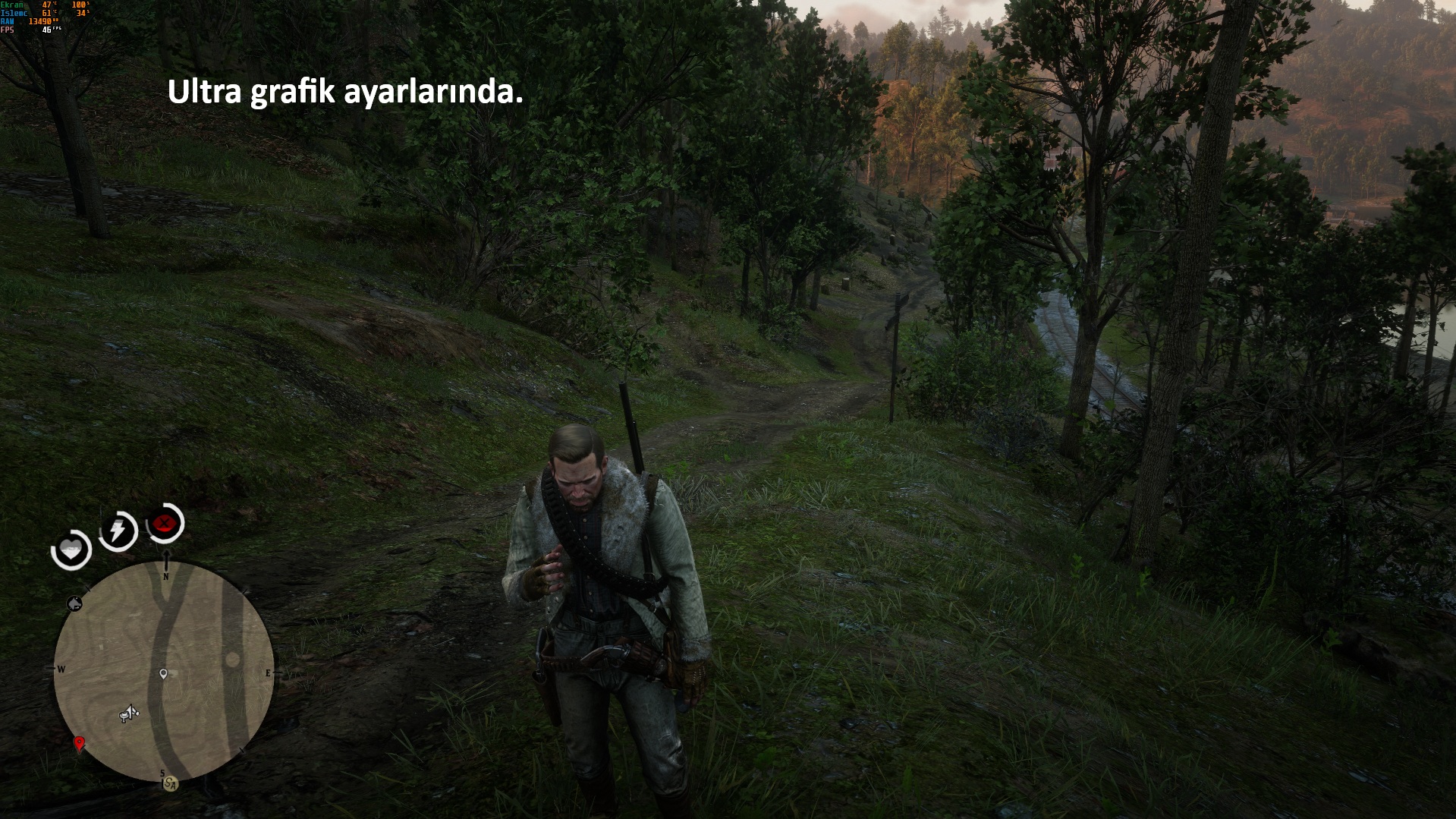Click the red waypoint pin on minimap
Screen dimensions: 1456x819
point(79,743)
